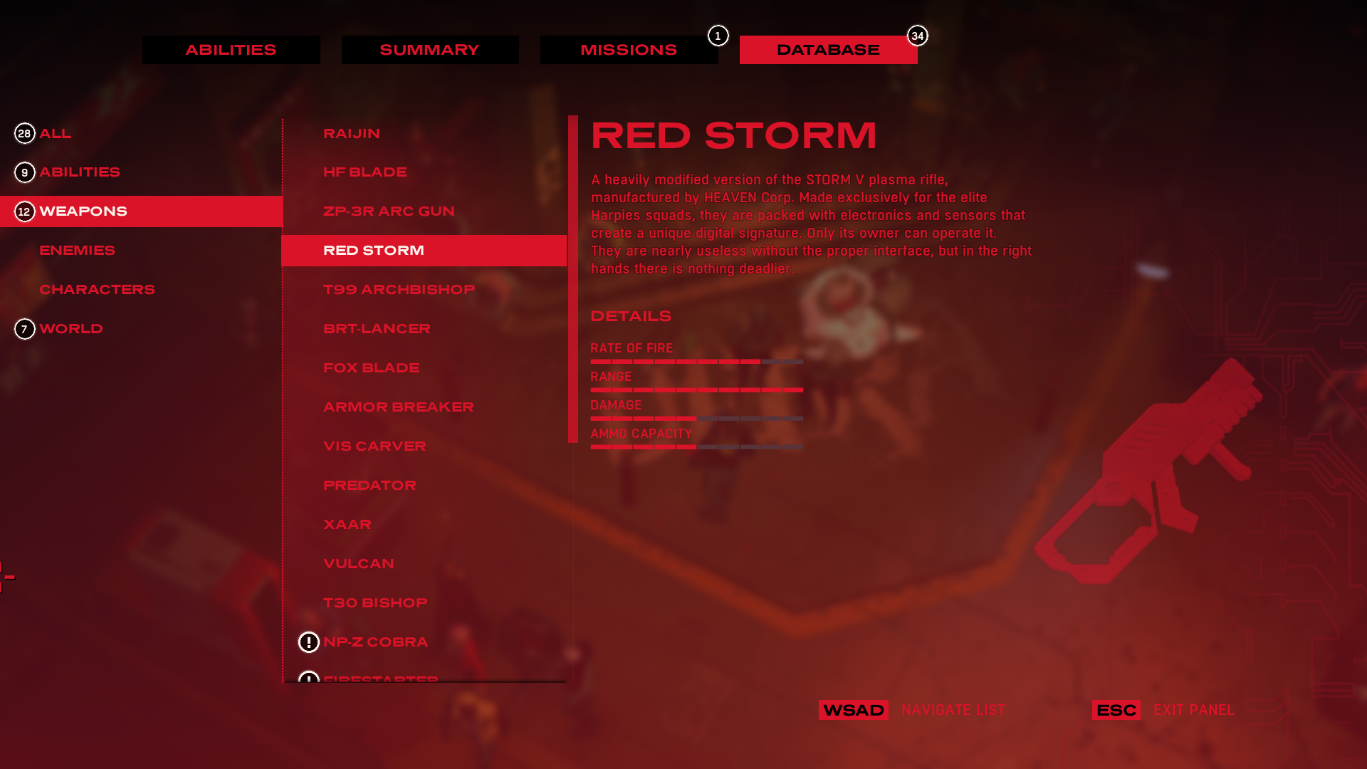Click the WSAD navigate list prompt
Screen dimensions: 1367x769
(x=854, y=710)
